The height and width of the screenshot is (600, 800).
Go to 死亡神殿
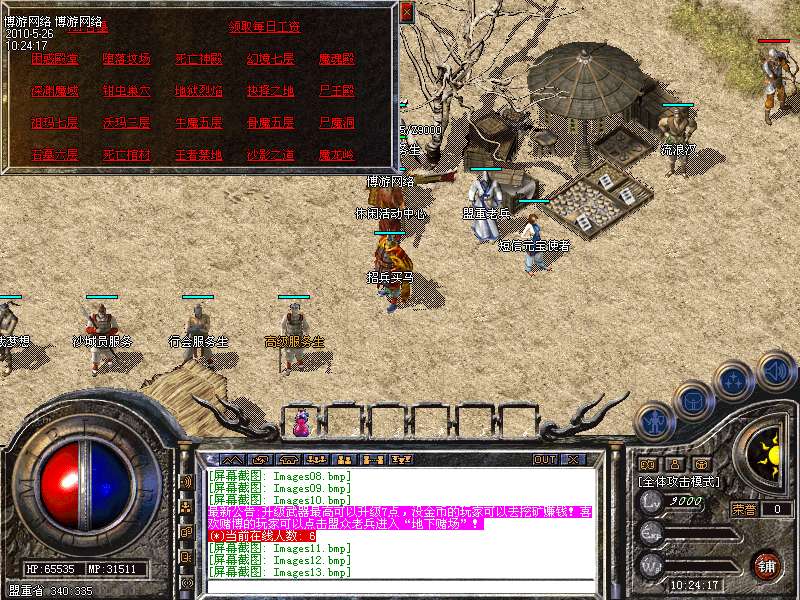click(198, 59)
